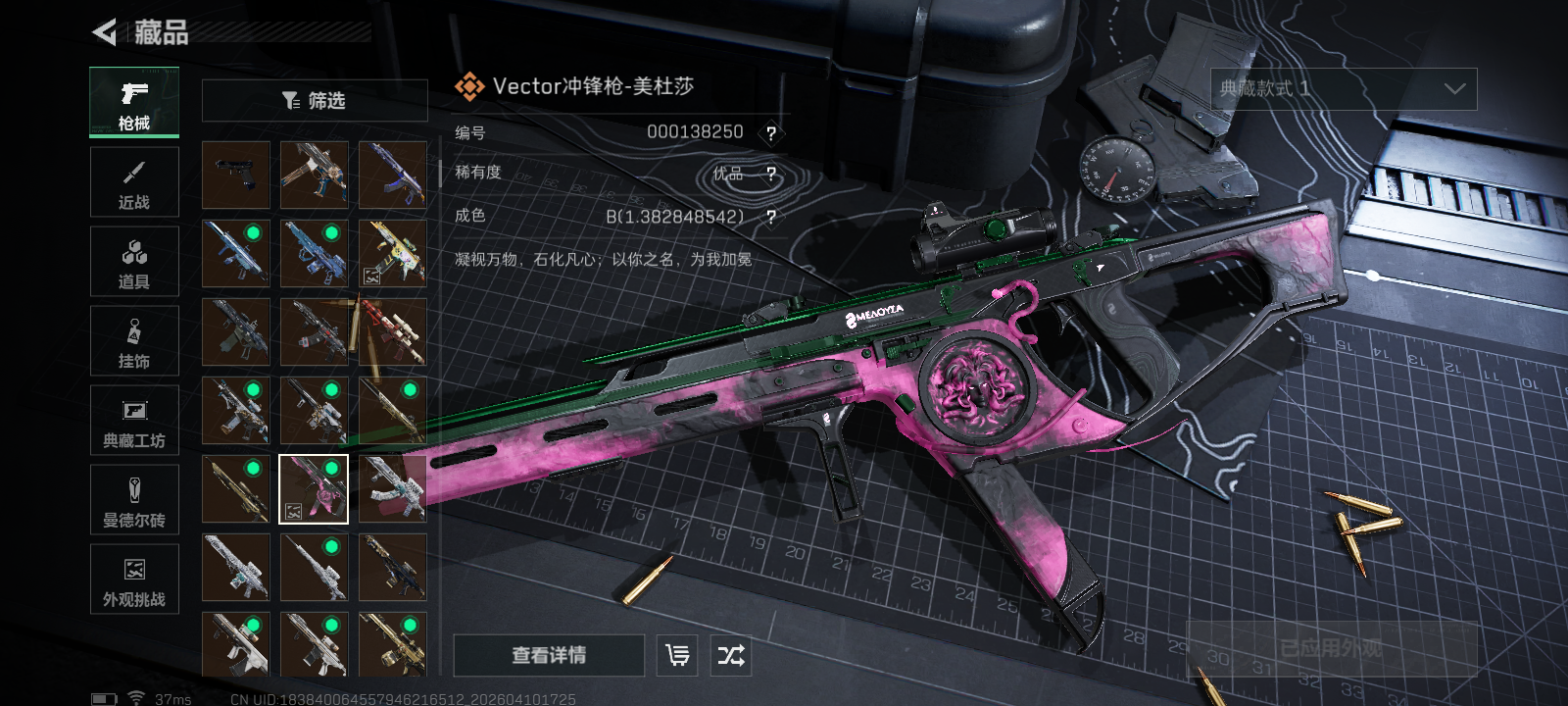Click the 已应用外观 applied skin button

click(x=1331, y=648)
